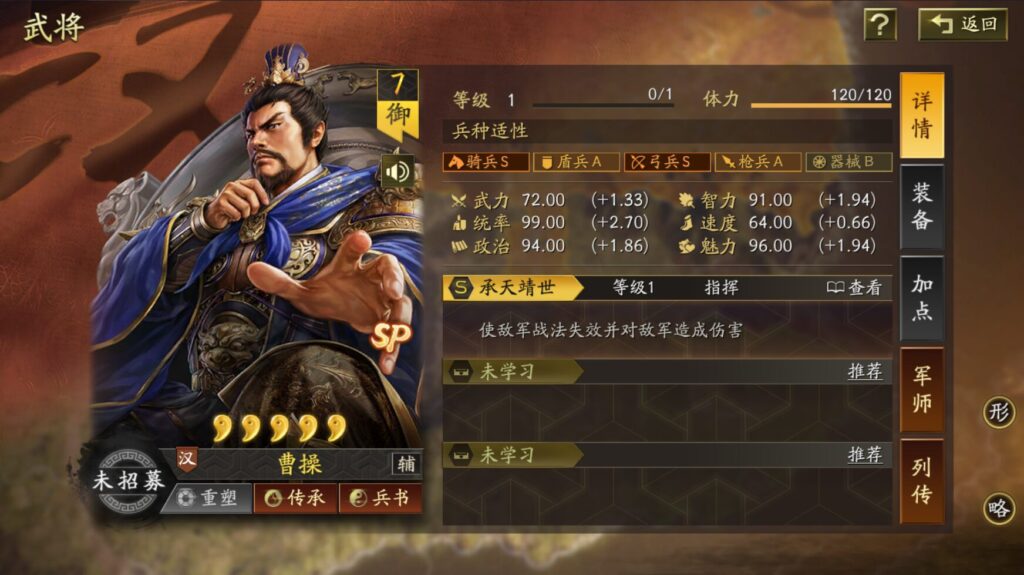Open the 兵书 war manual button
Screen dimensions: 1024x575
coord(381,498)
